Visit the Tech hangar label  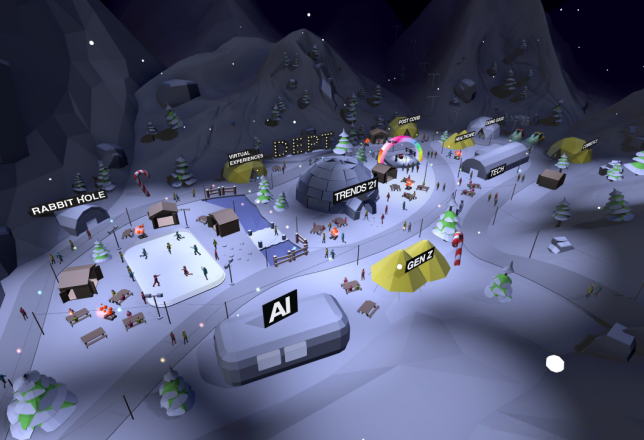[497, 170]
